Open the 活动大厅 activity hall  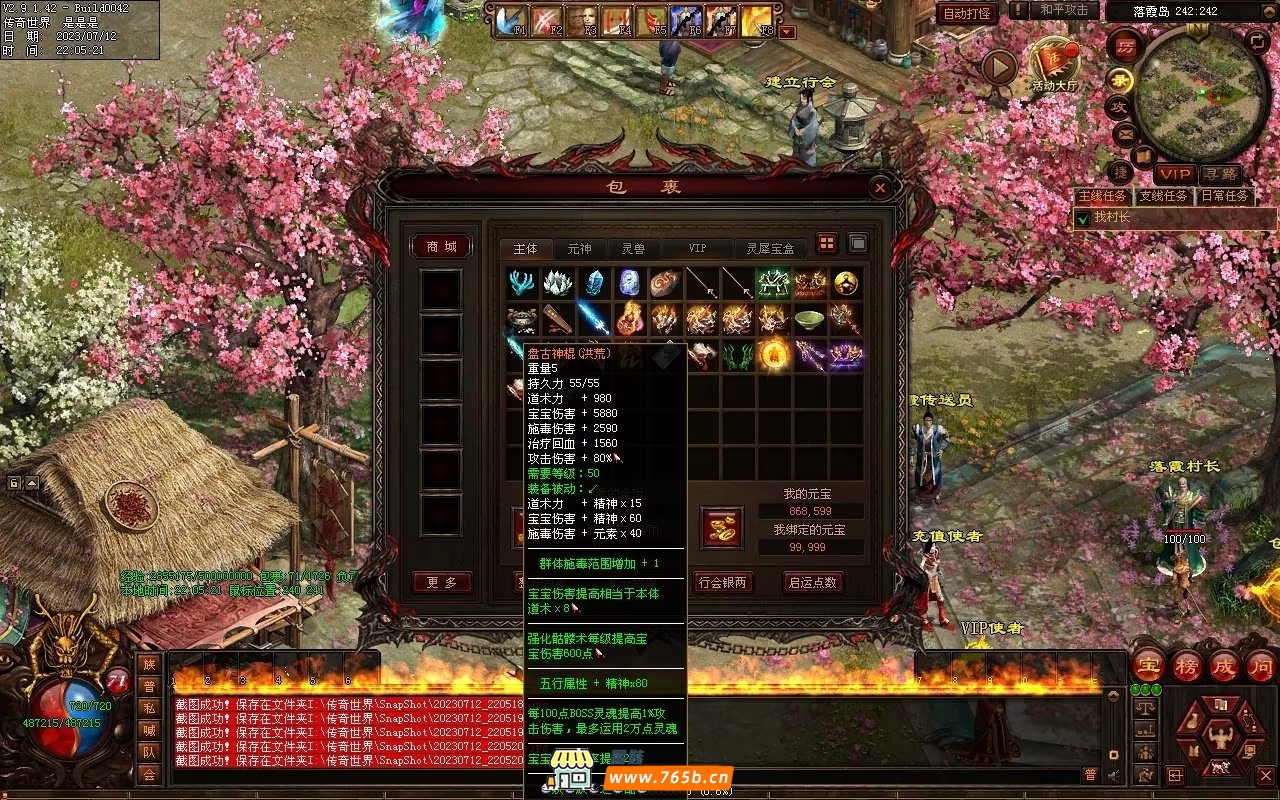[x=1055, y=66]
